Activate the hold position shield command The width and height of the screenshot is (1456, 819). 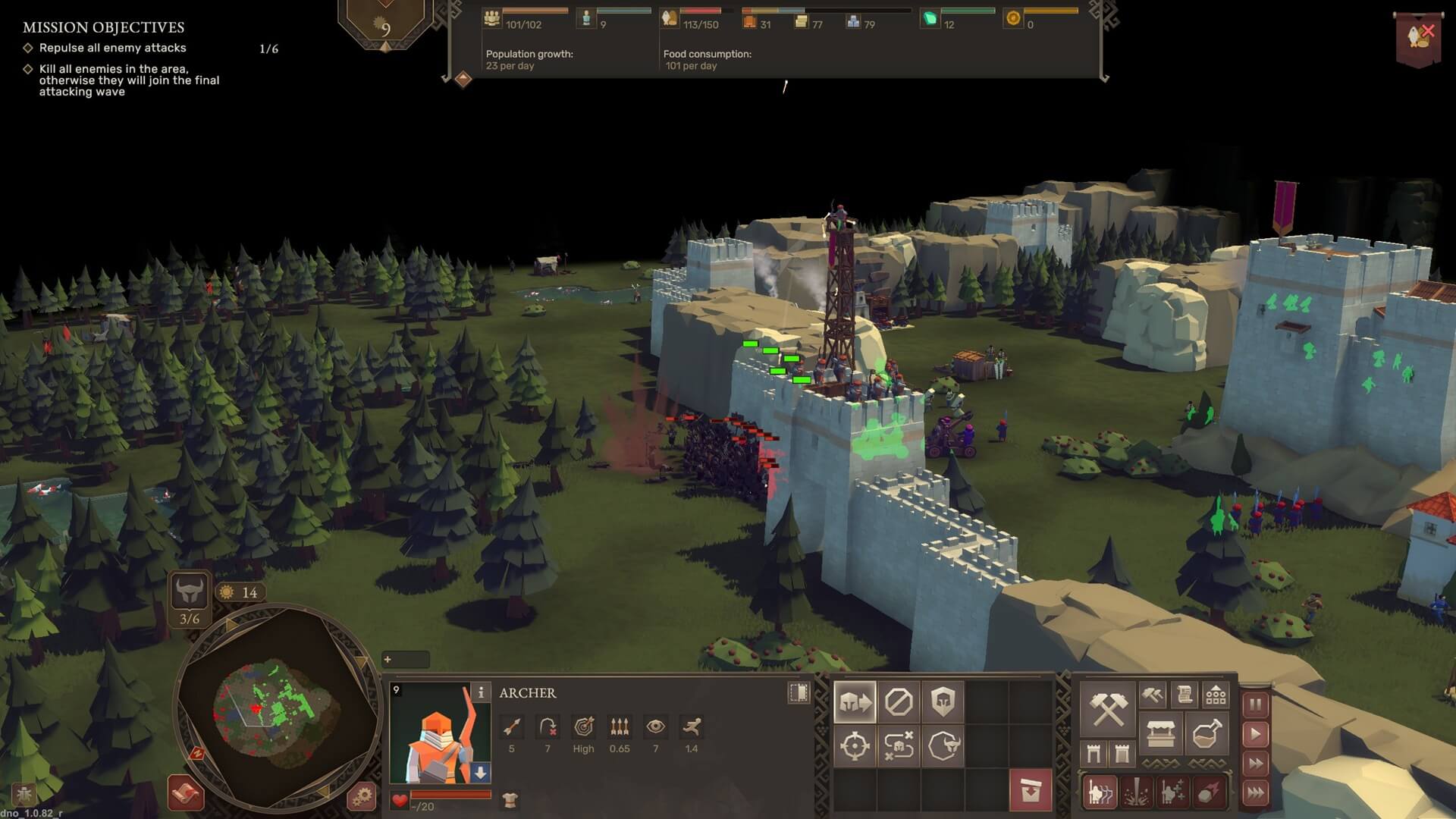pyautogui.click(x=943, y=702)
